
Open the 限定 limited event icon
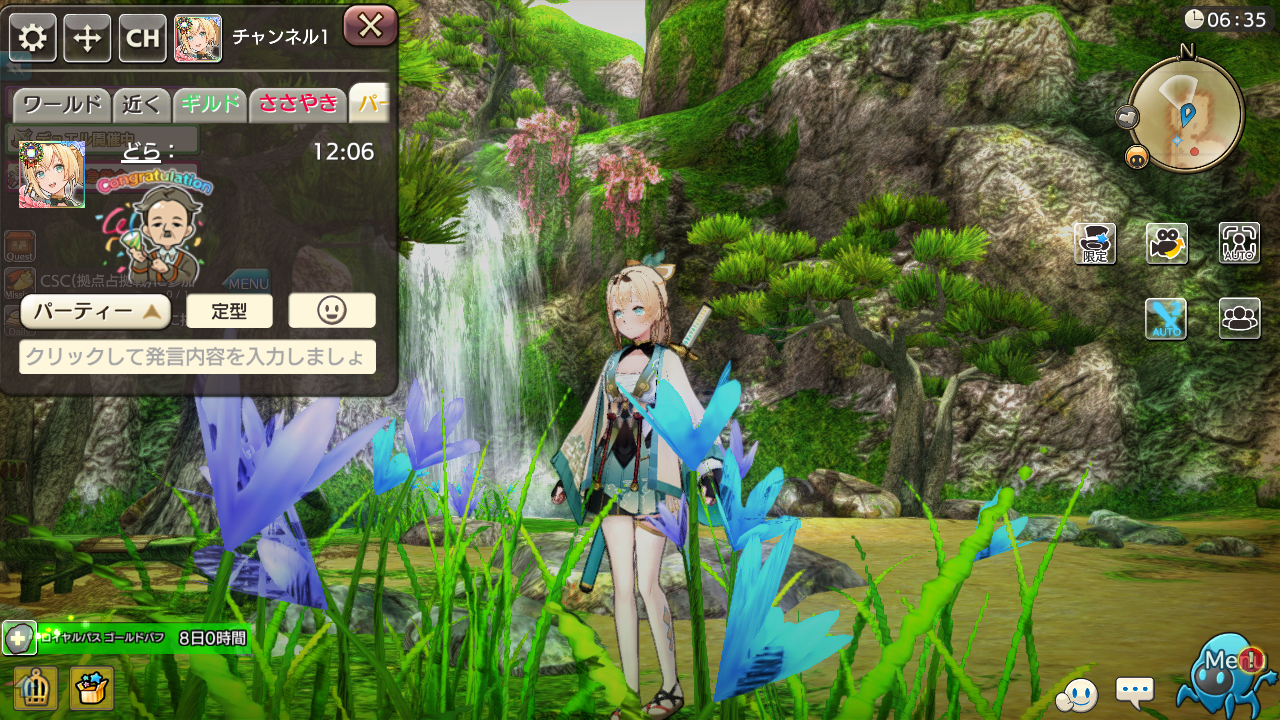tap(1095, 244)
